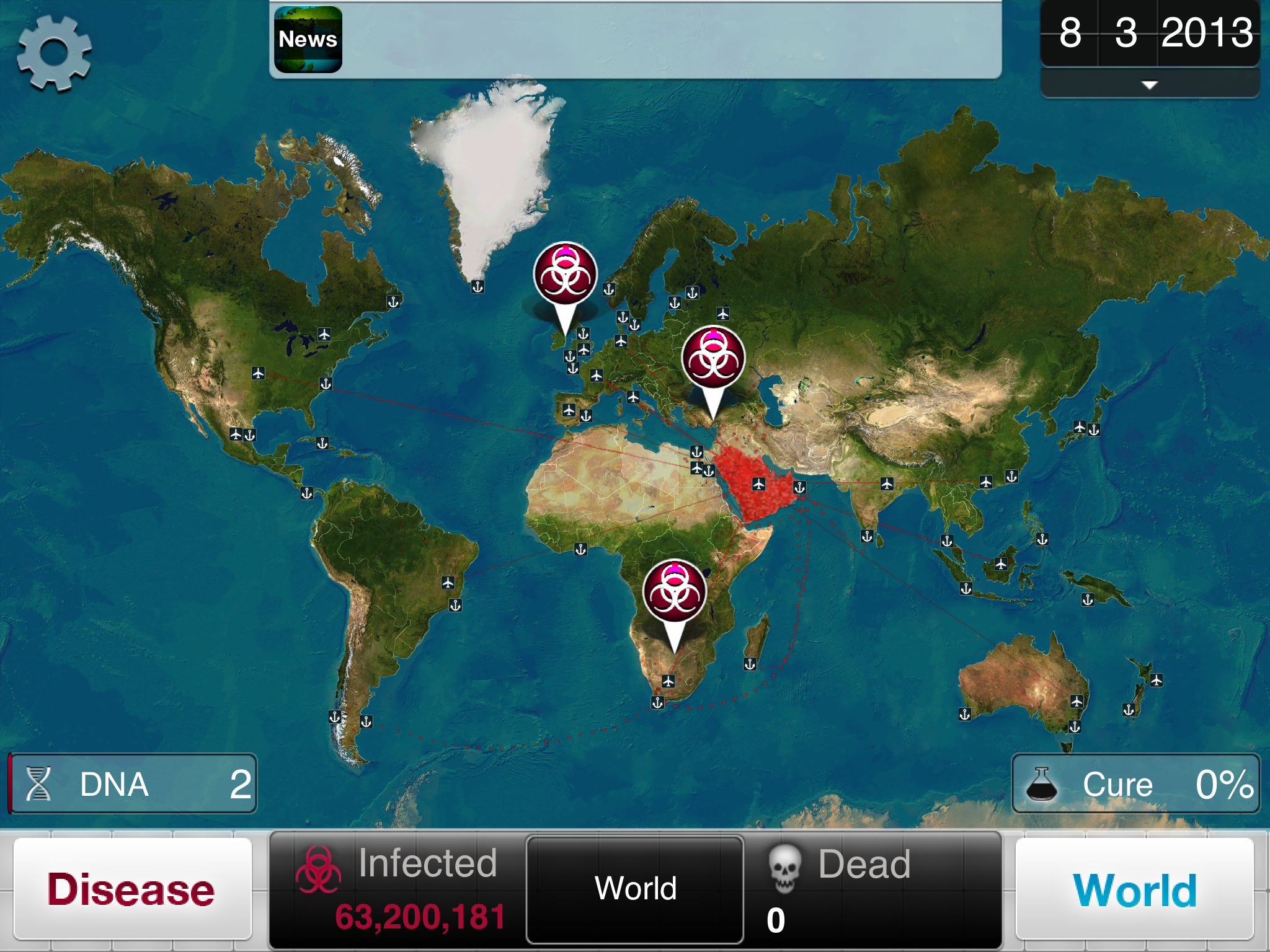Open the Disease evolution screen
Image resolution: width=1270 pixels, height=952 pixels.
(132, 889)
